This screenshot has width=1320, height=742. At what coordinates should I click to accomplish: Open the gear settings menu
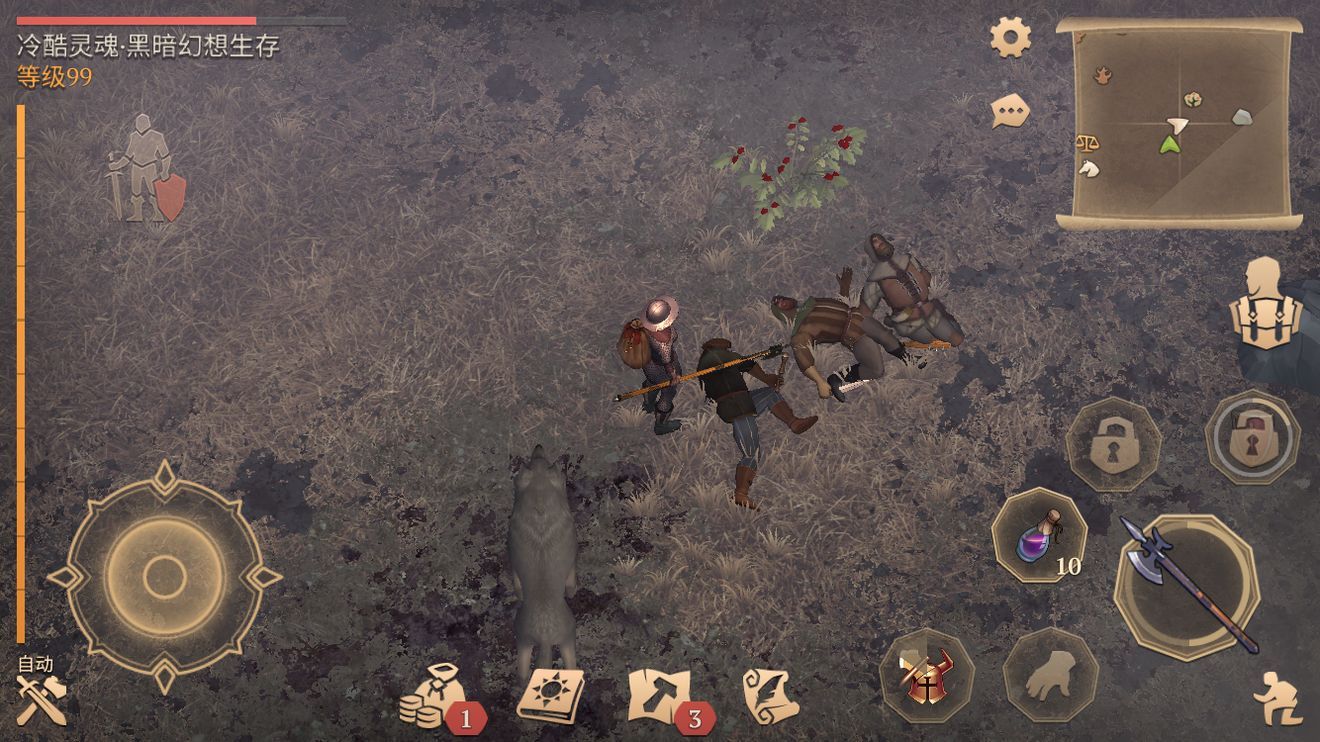pos(1010,38)
